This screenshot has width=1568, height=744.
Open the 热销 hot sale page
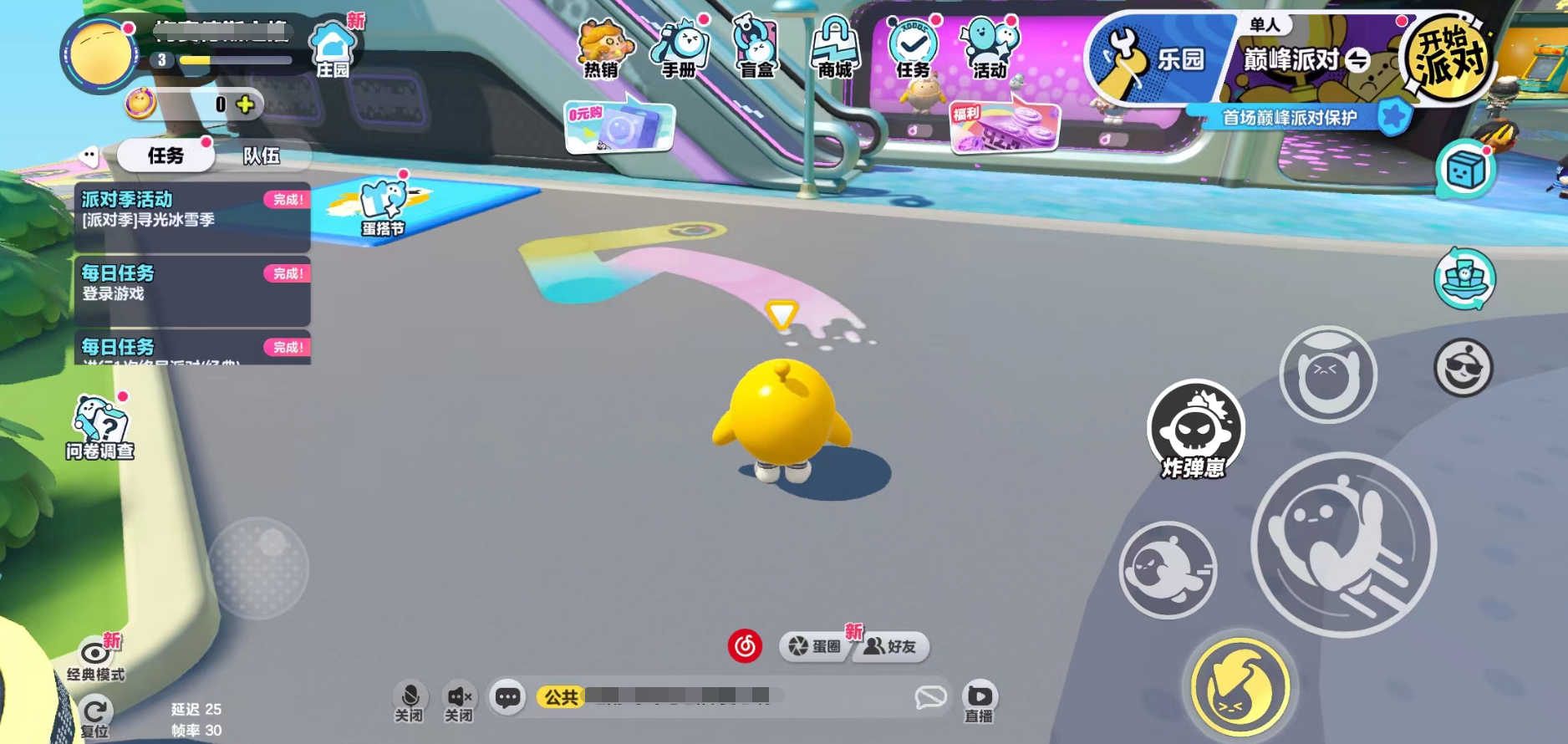pyautogui.click(x=603, y=48)
